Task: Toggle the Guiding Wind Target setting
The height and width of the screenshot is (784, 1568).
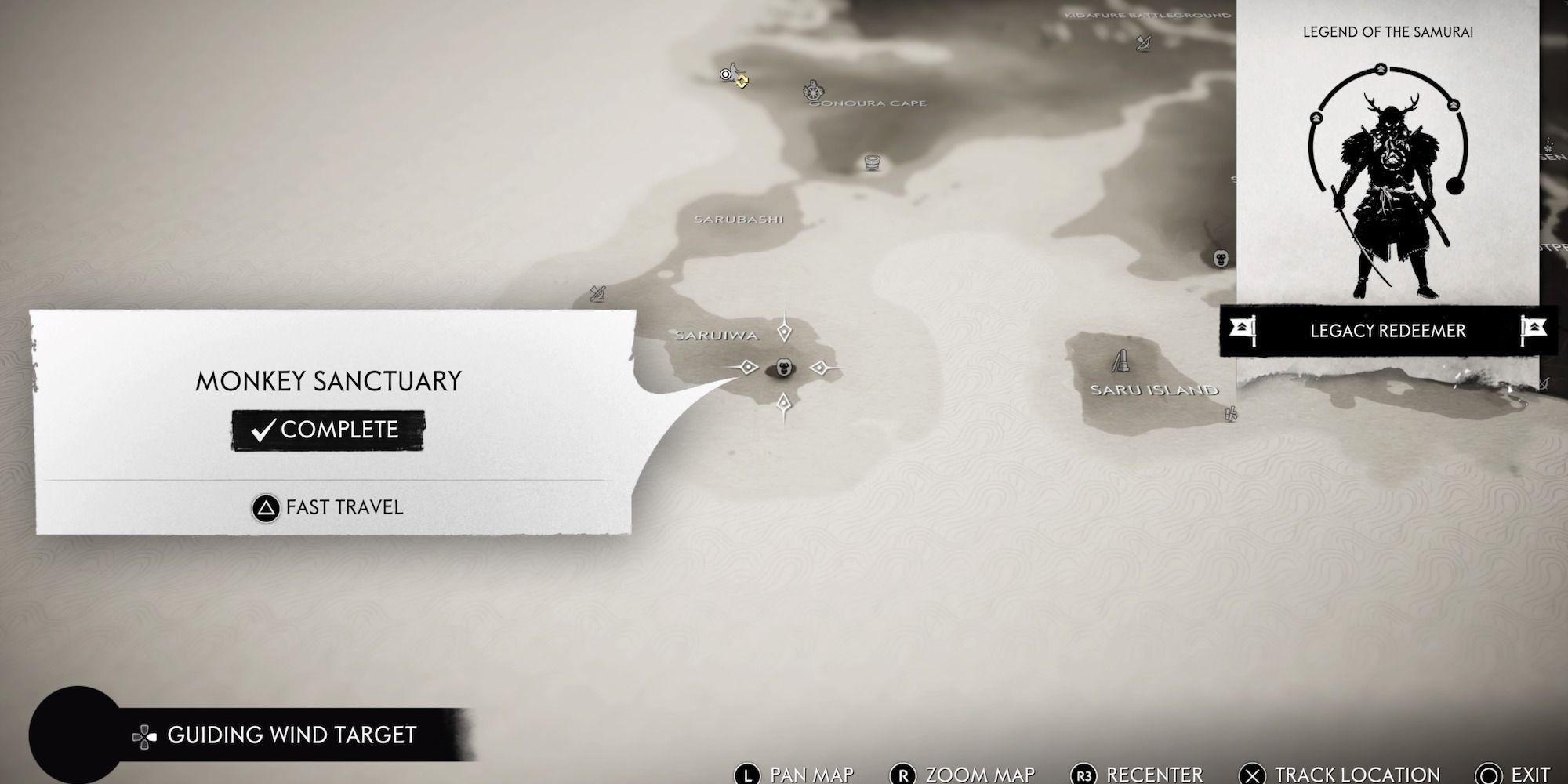Action: (x=290, y=735)
